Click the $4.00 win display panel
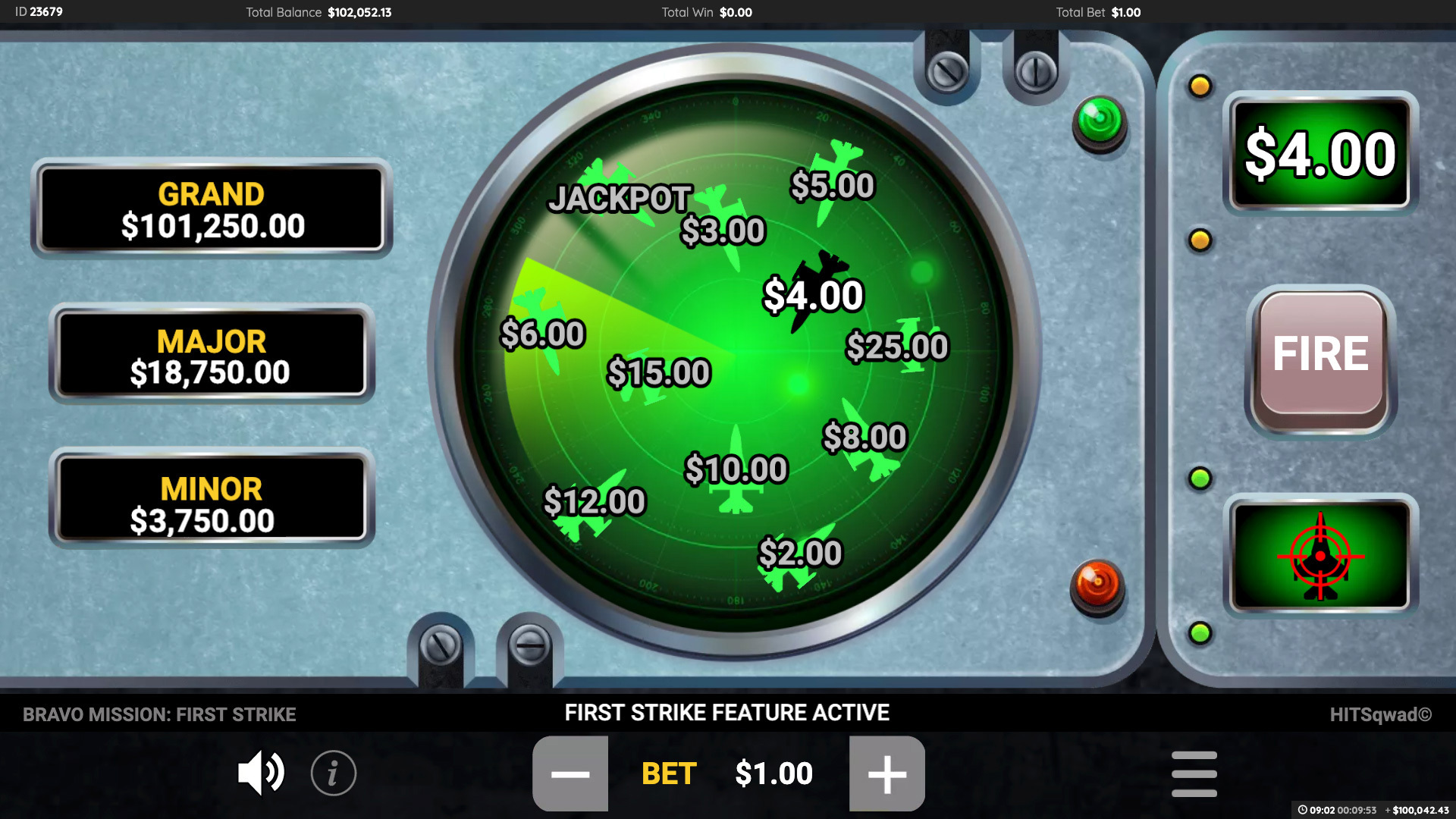1456x819 pixels. tap(1319, 152)
